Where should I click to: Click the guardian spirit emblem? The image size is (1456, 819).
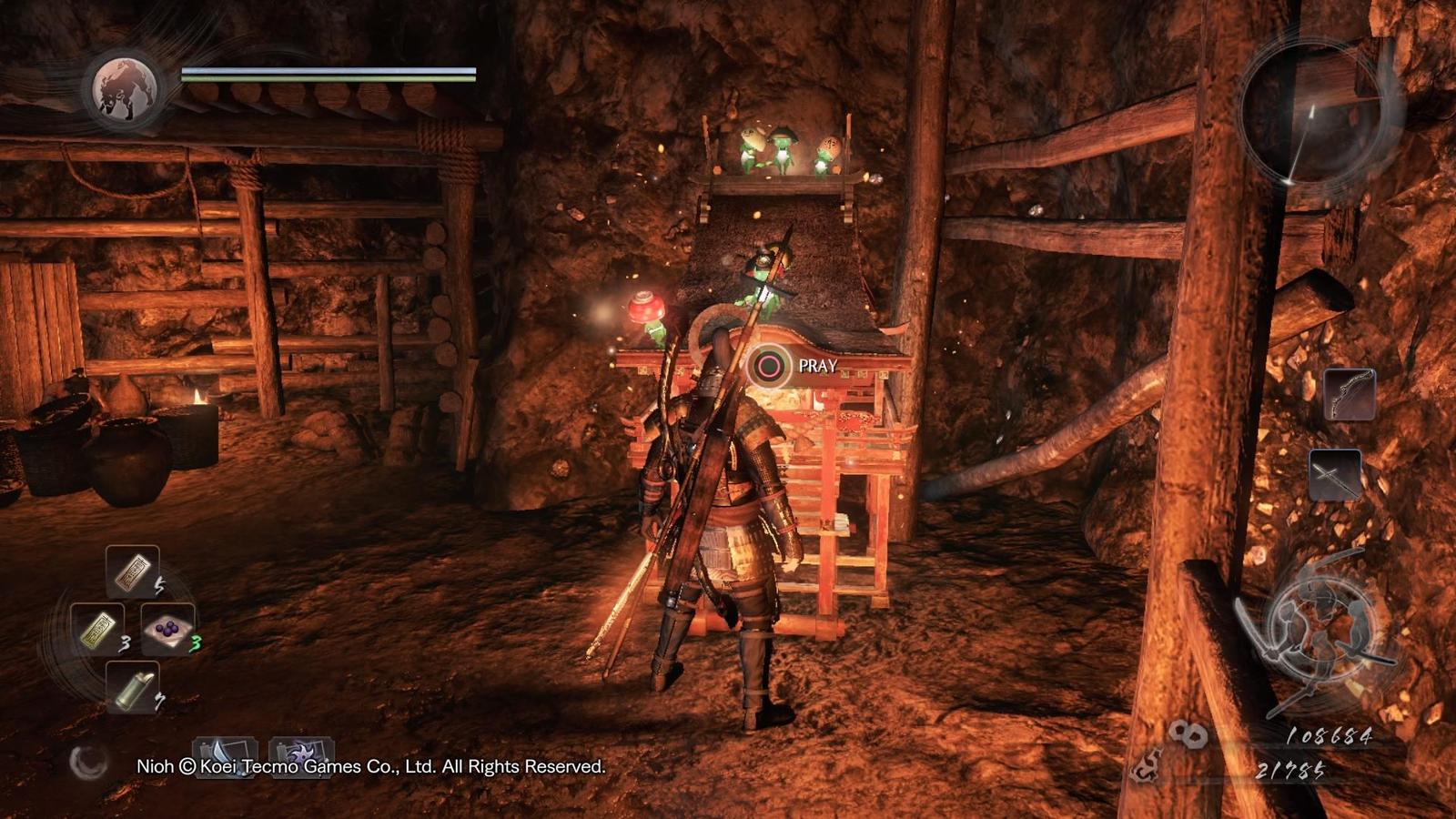[126, 89]
